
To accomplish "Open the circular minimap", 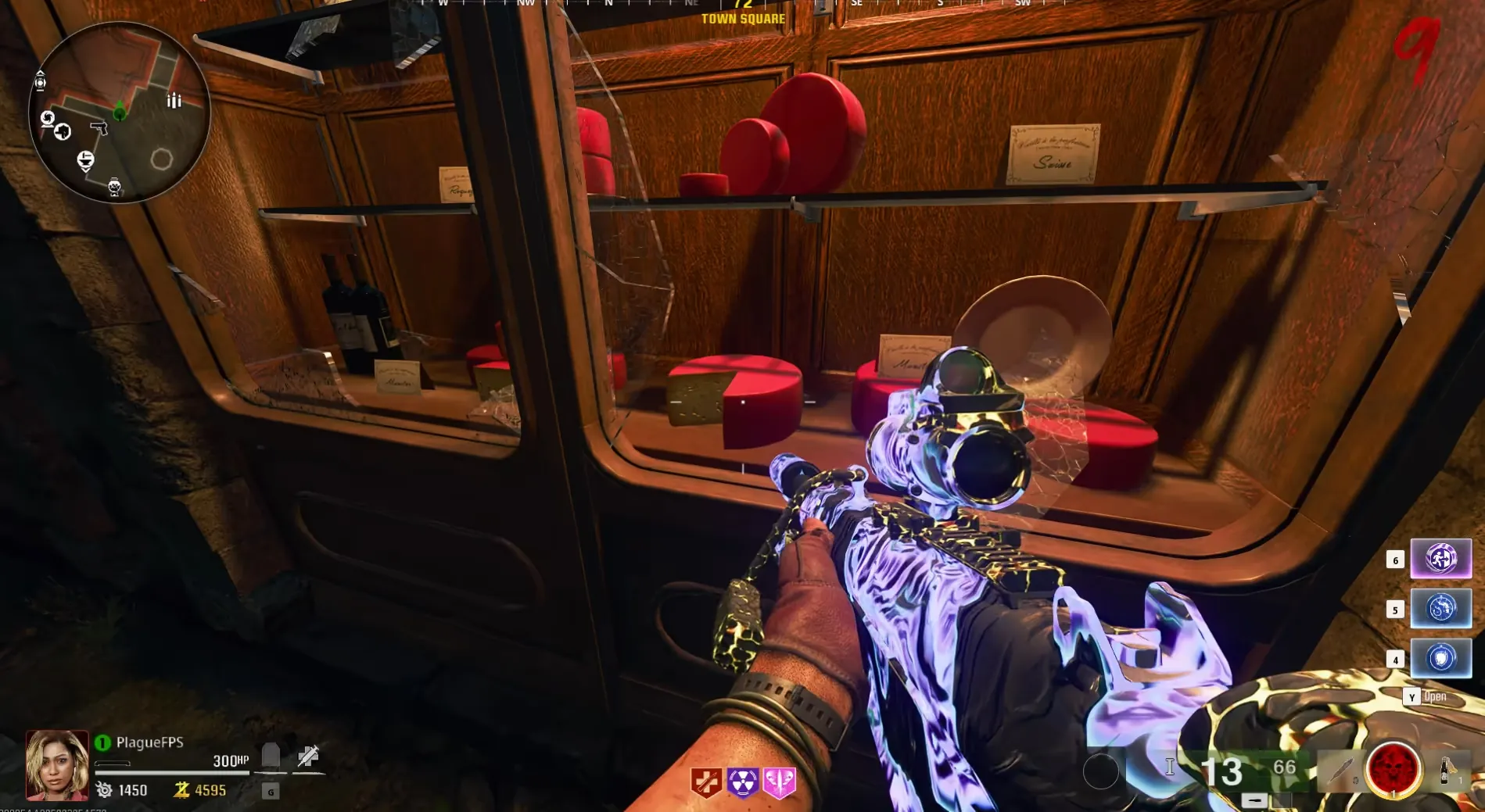I will 119,112.
